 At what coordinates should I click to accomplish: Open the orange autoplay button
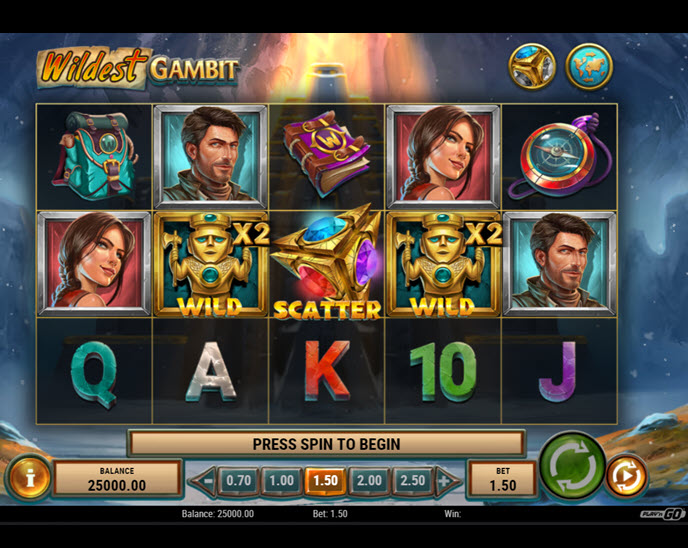(x=627, y=476)
